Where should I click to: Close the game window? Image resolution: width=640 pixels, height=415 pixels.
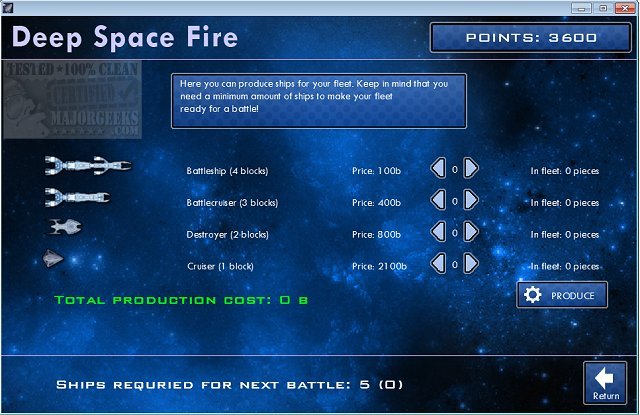coord(625,8)
